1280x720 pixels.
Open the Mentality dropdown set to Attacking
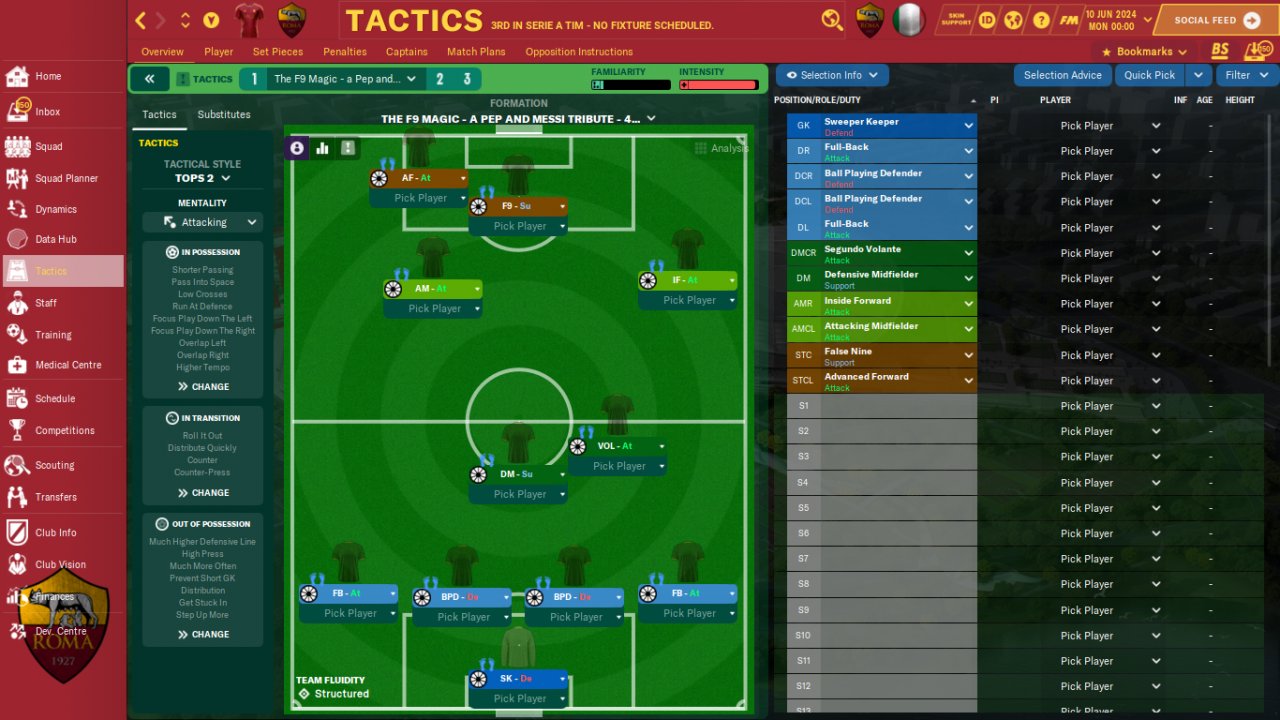[203, 222]
